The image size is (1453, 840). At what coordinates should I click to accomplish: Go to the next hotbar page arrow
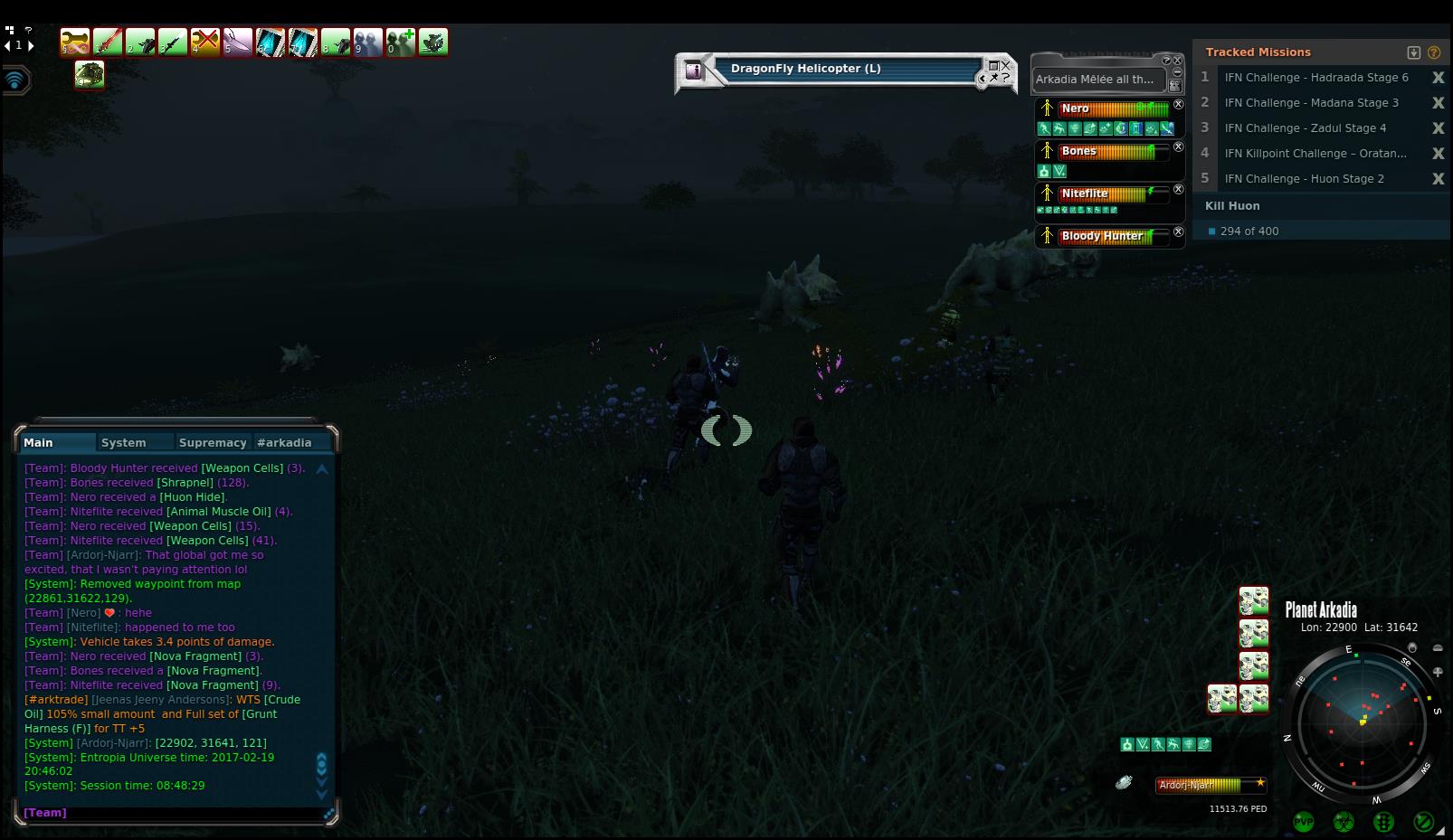click(31, 45)
